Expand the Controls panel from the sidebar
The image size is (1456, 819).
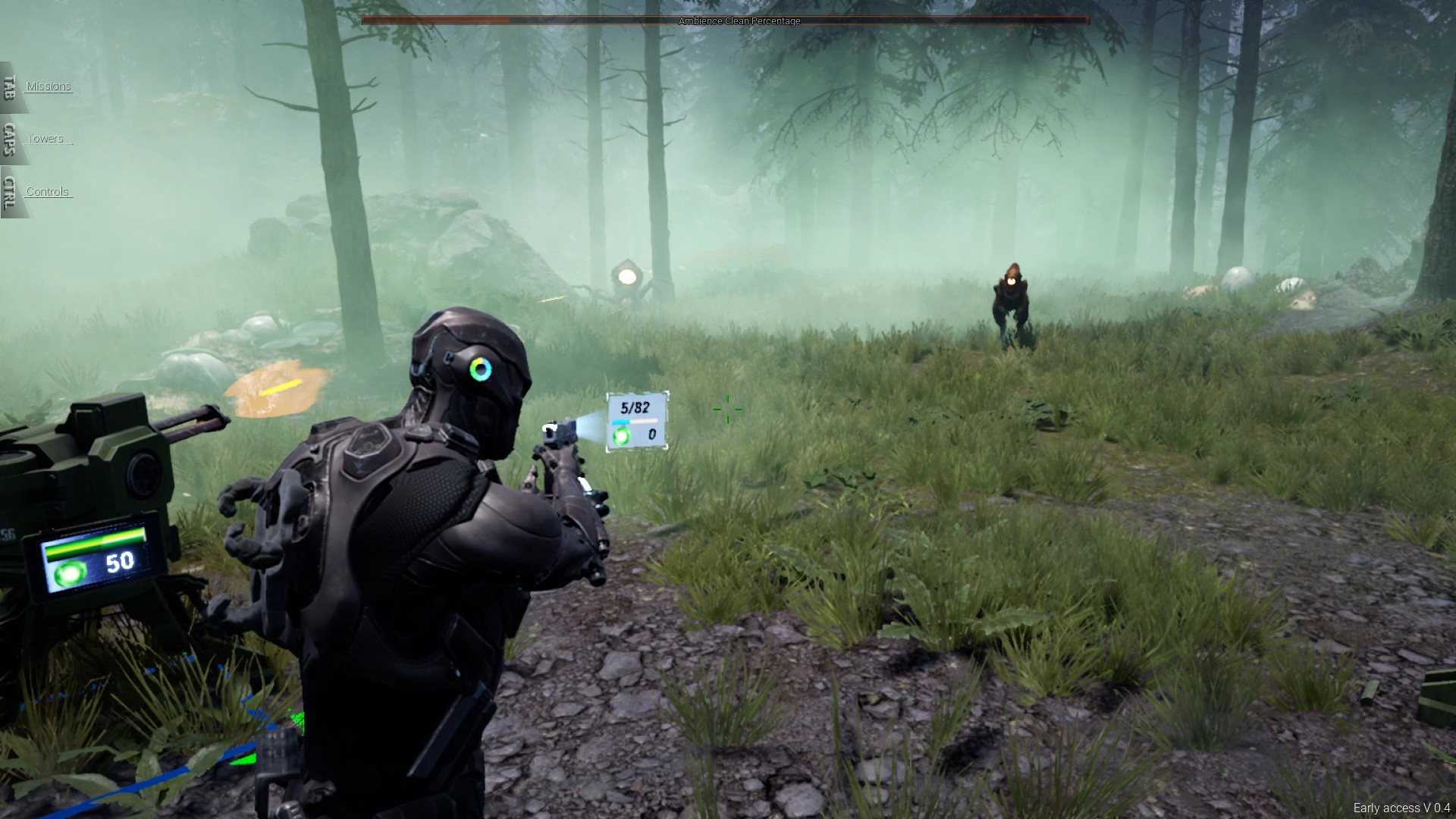tap(48, 191)
